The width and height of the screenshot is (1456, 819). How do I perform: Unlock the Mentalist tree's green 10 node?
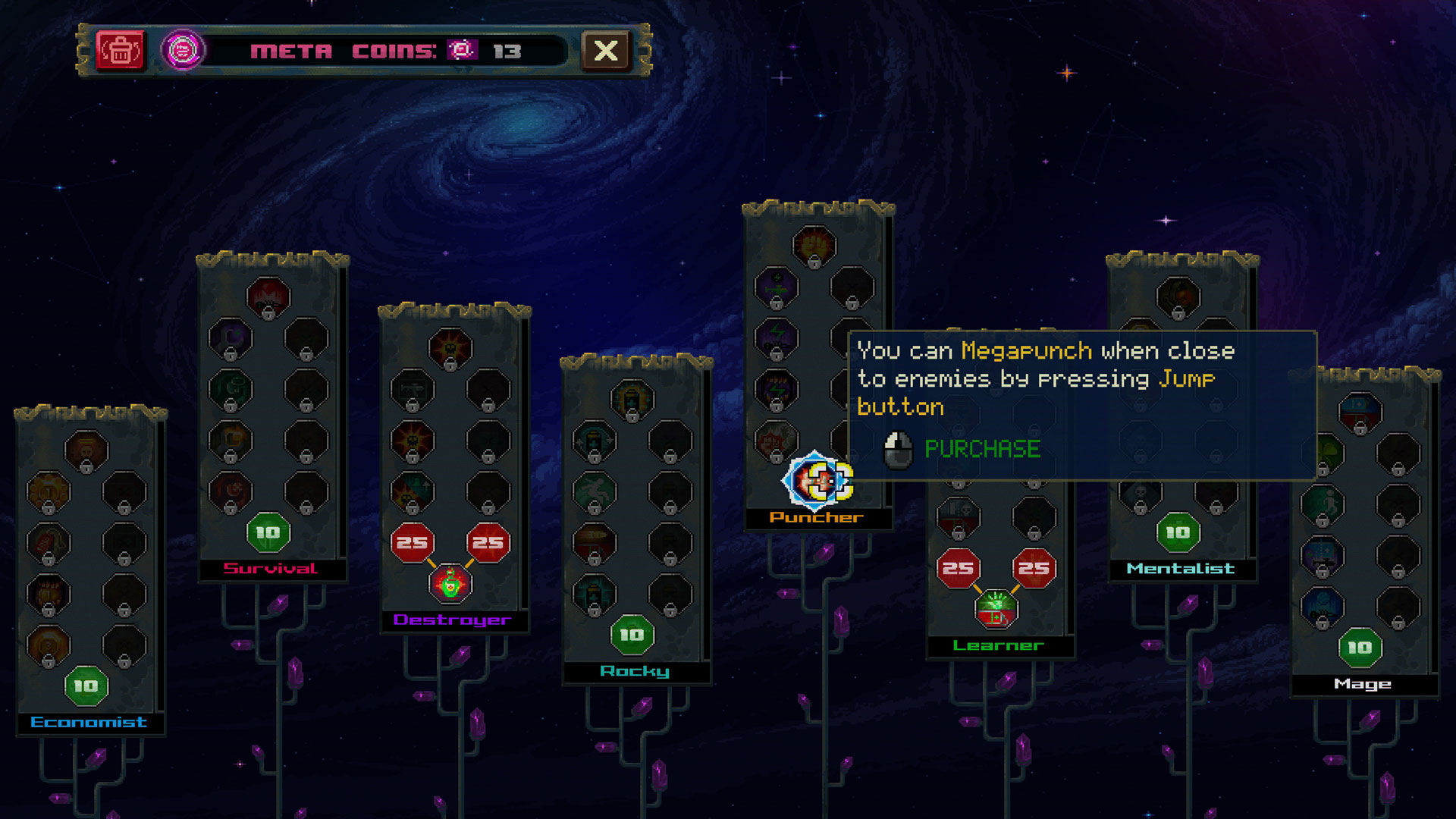(1178, 533)
